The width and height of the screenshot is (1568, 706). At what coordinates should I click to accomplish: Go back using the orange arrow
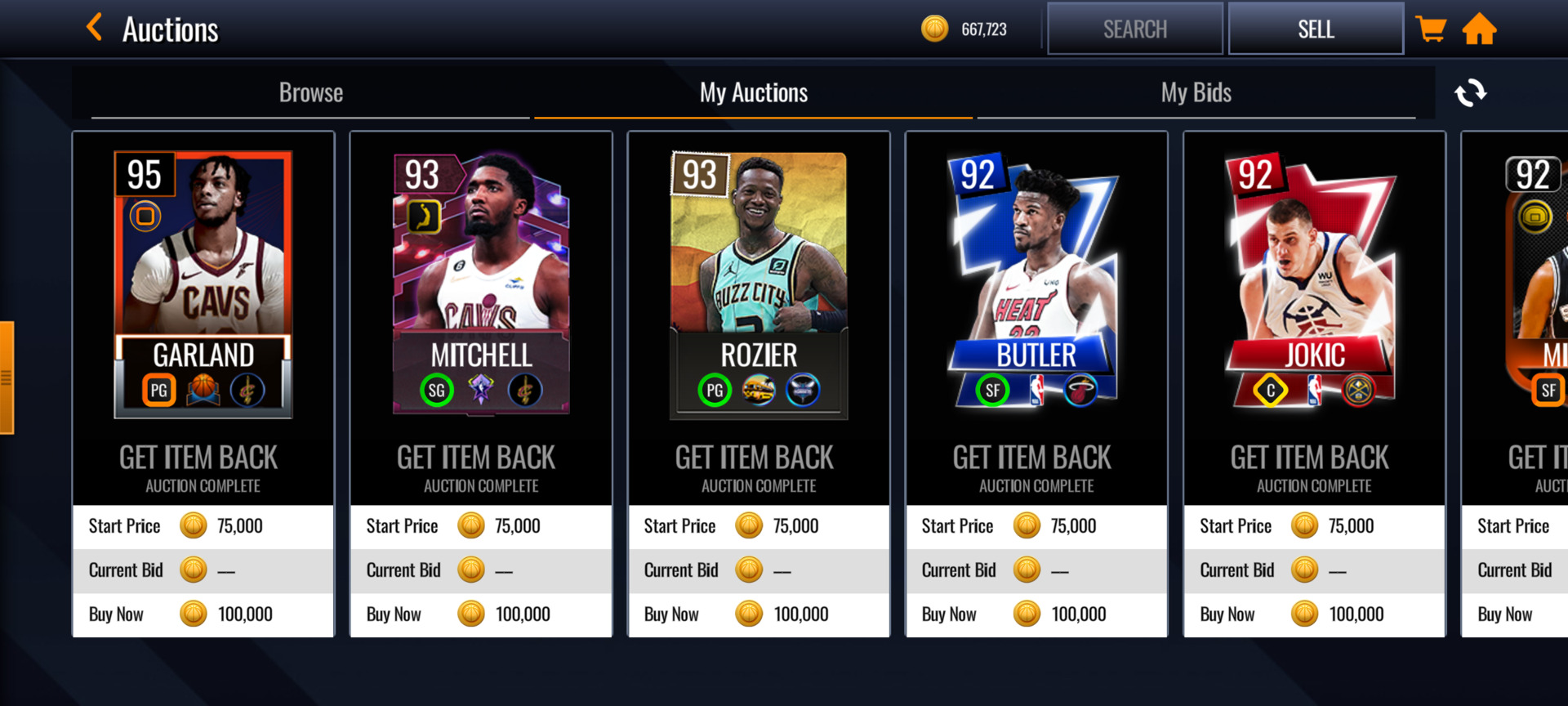coord(95,28)
